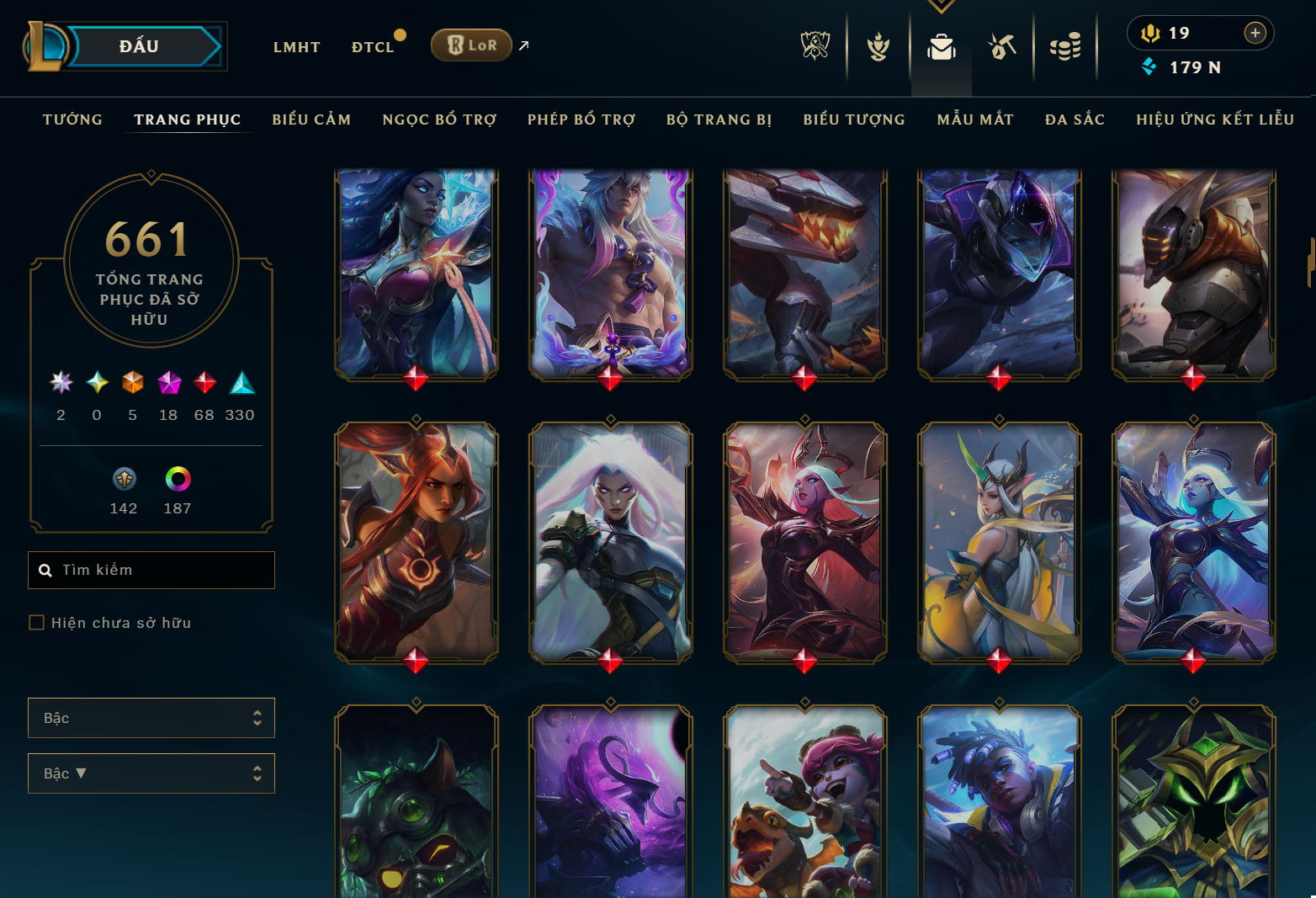This screenshot has width=1316, height=898.
Task: Enable the 'Hiện chưa sở hữu' checkbox
Action: tap(37, 622)
